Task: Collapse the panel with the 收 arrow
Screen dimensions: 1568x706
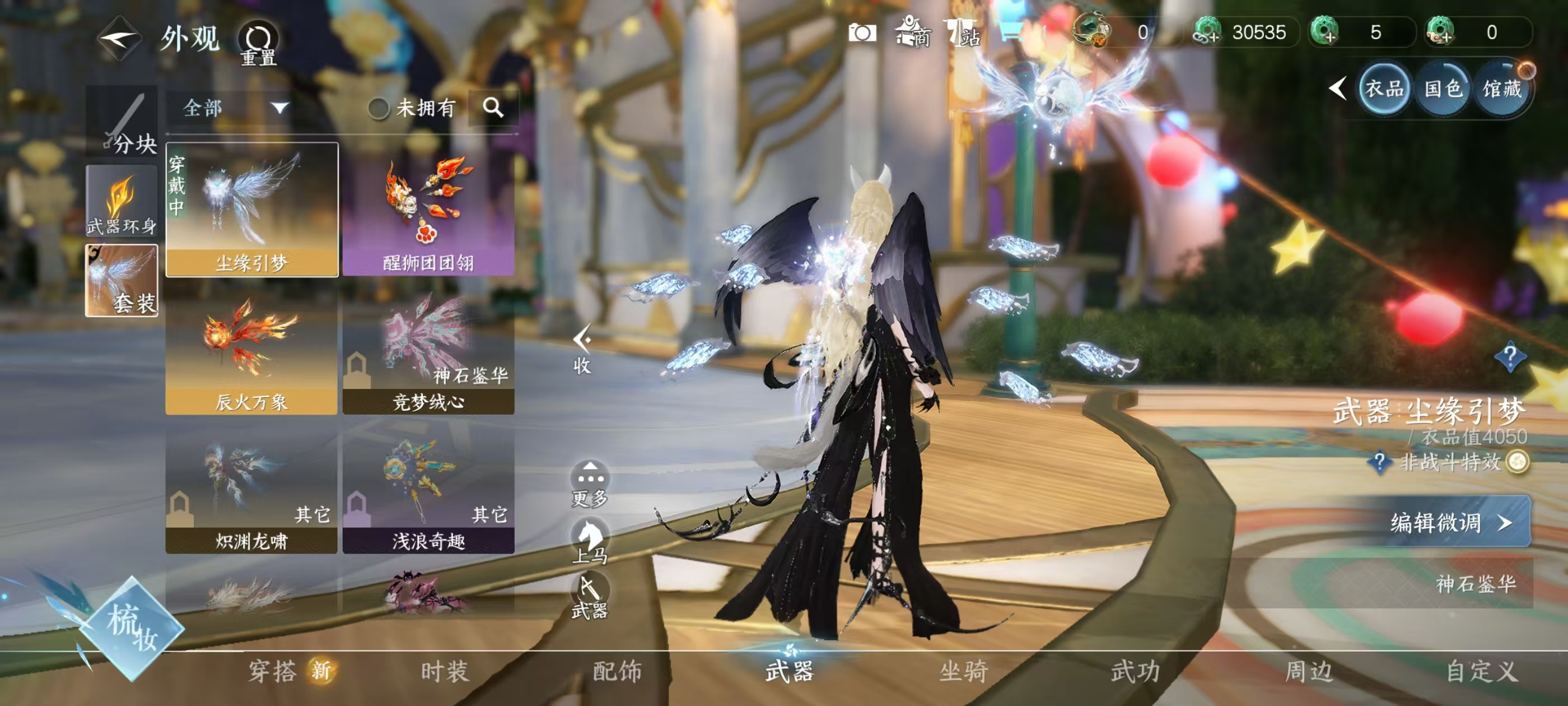Action: pos(582,350)
